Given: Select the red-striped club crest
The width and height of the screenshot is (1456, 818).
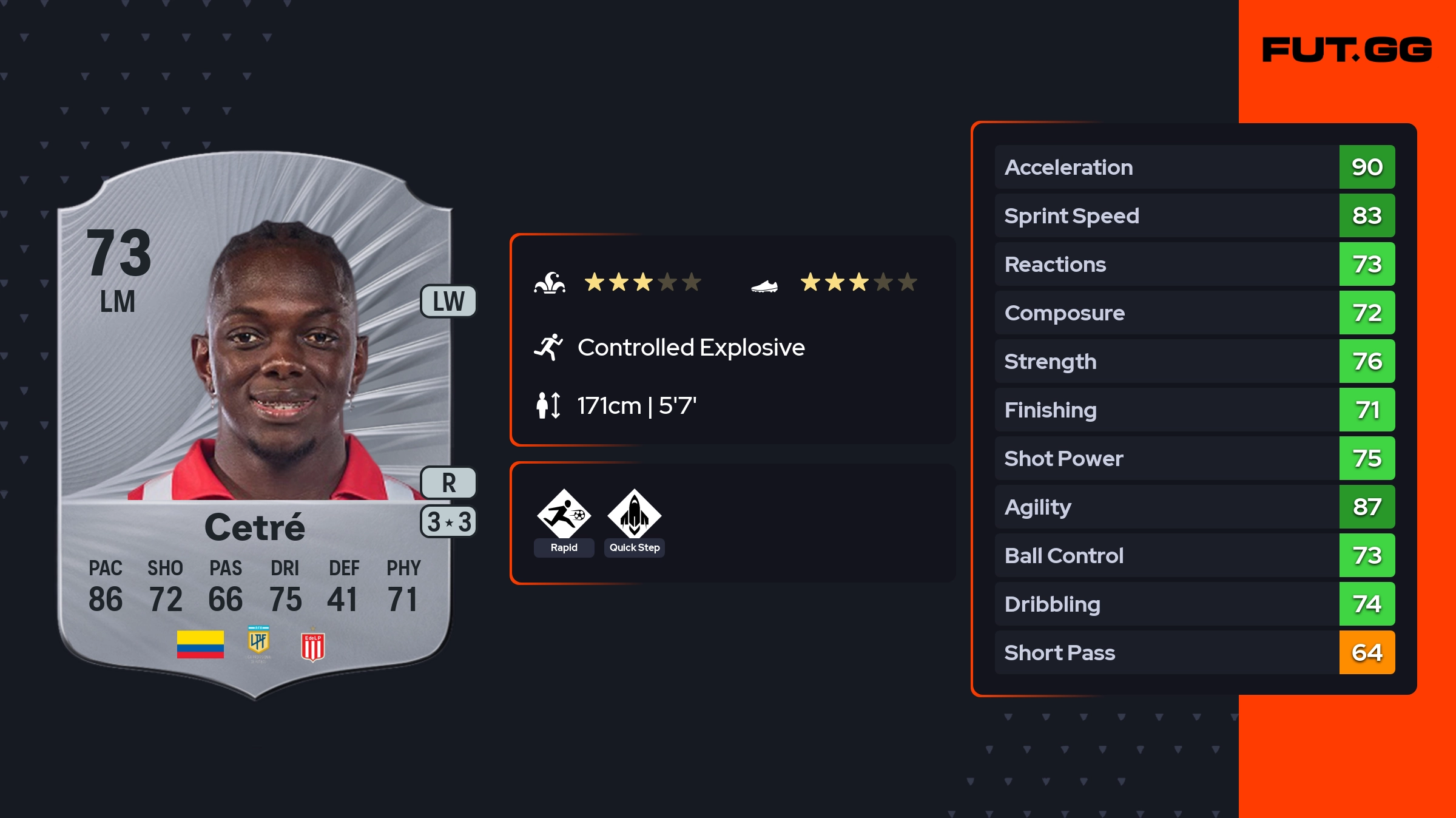Looking at the screenshot, I should tap(313, 646).
